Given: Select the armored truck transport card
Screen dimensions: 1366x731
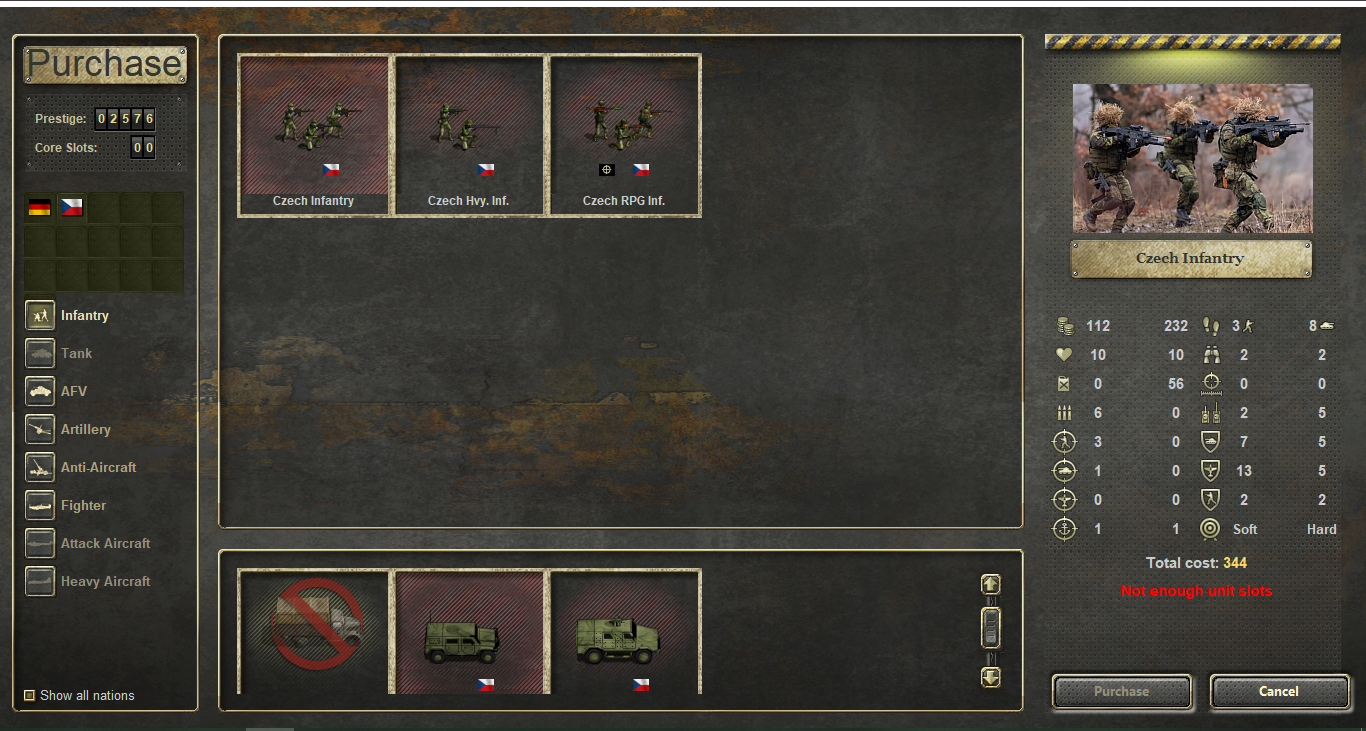Looking at the screenshot, I should (624, 632).
